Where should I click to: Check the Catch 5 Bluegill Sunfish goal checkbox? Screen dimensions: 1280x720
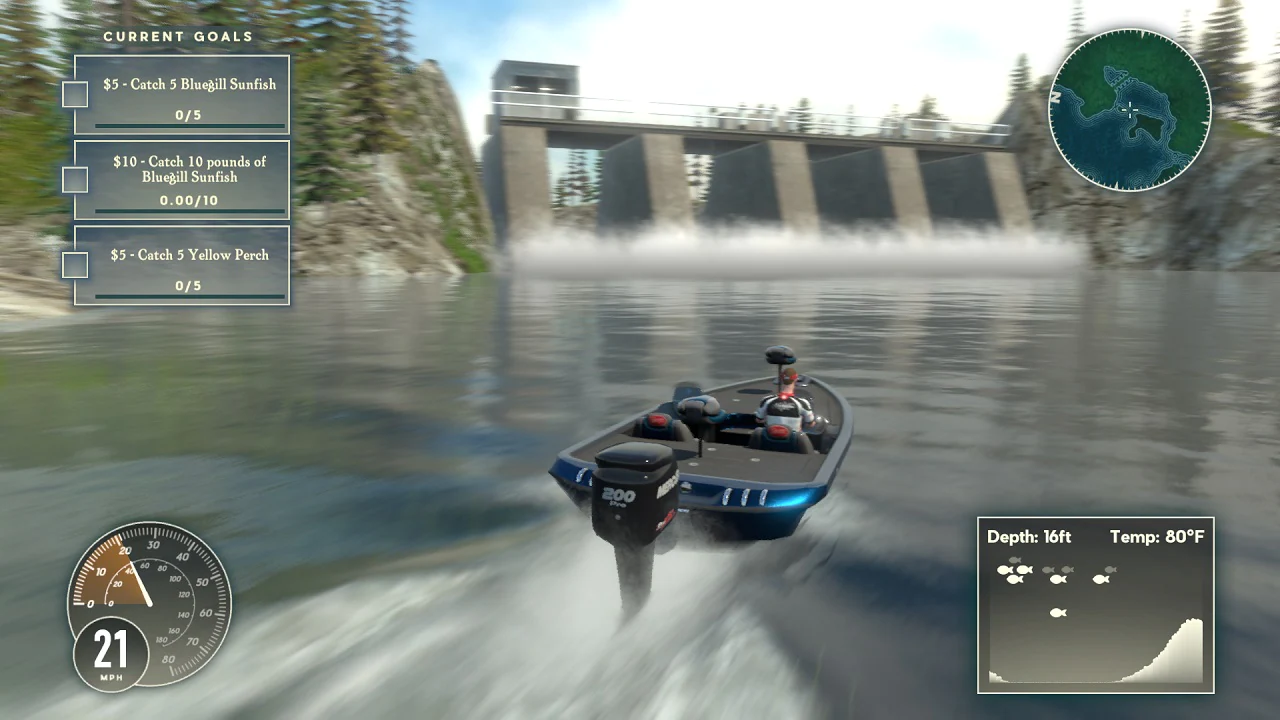coord(74,94)
